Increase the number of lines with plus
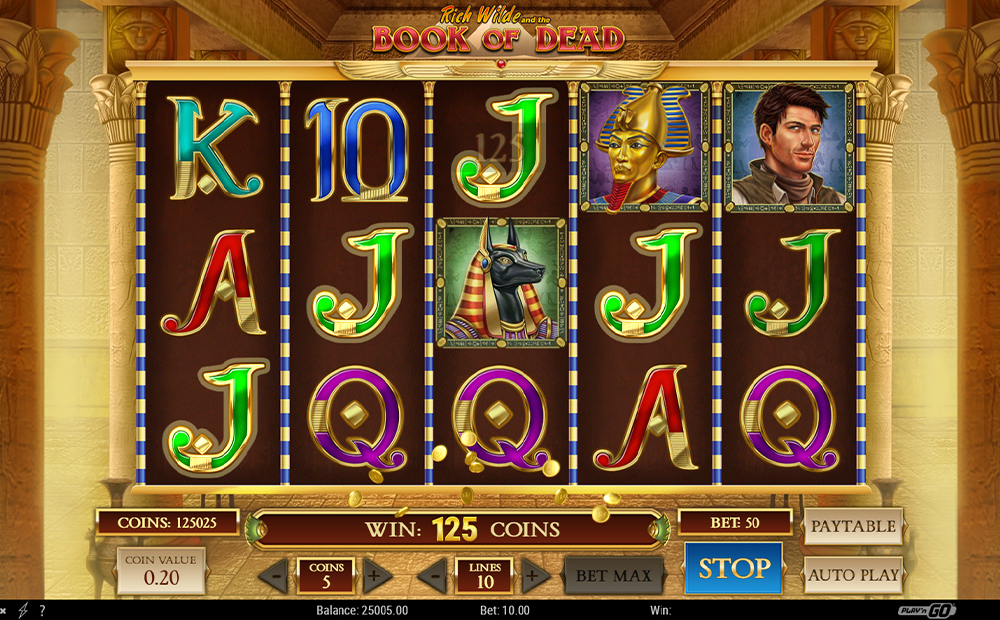Viewport: 1000px width, 620px height. click(535, 575)
